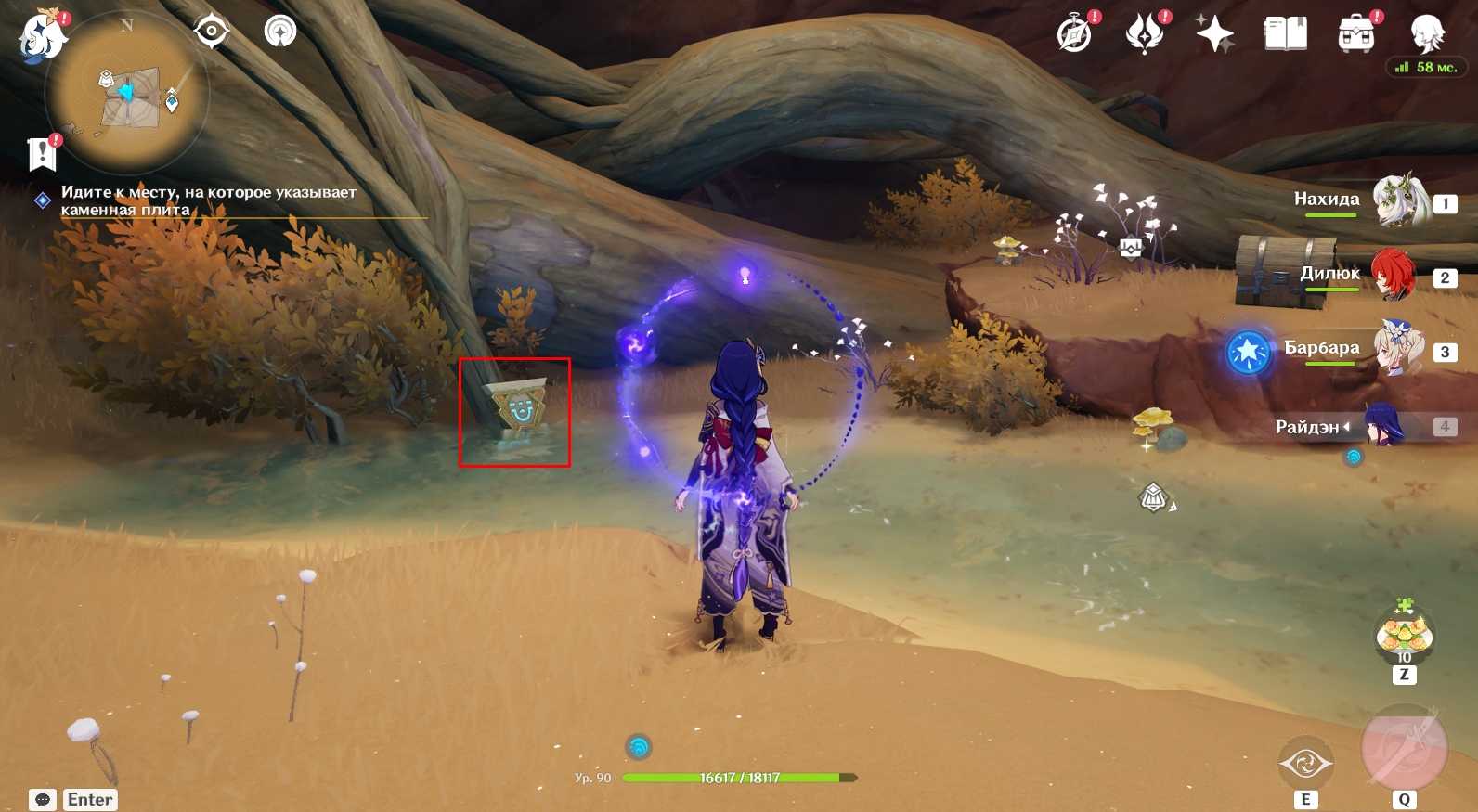This screenshot has width=1478, height=812.
Task: Open the round icon beside the quest navigation button
Action: pos(279,32)
